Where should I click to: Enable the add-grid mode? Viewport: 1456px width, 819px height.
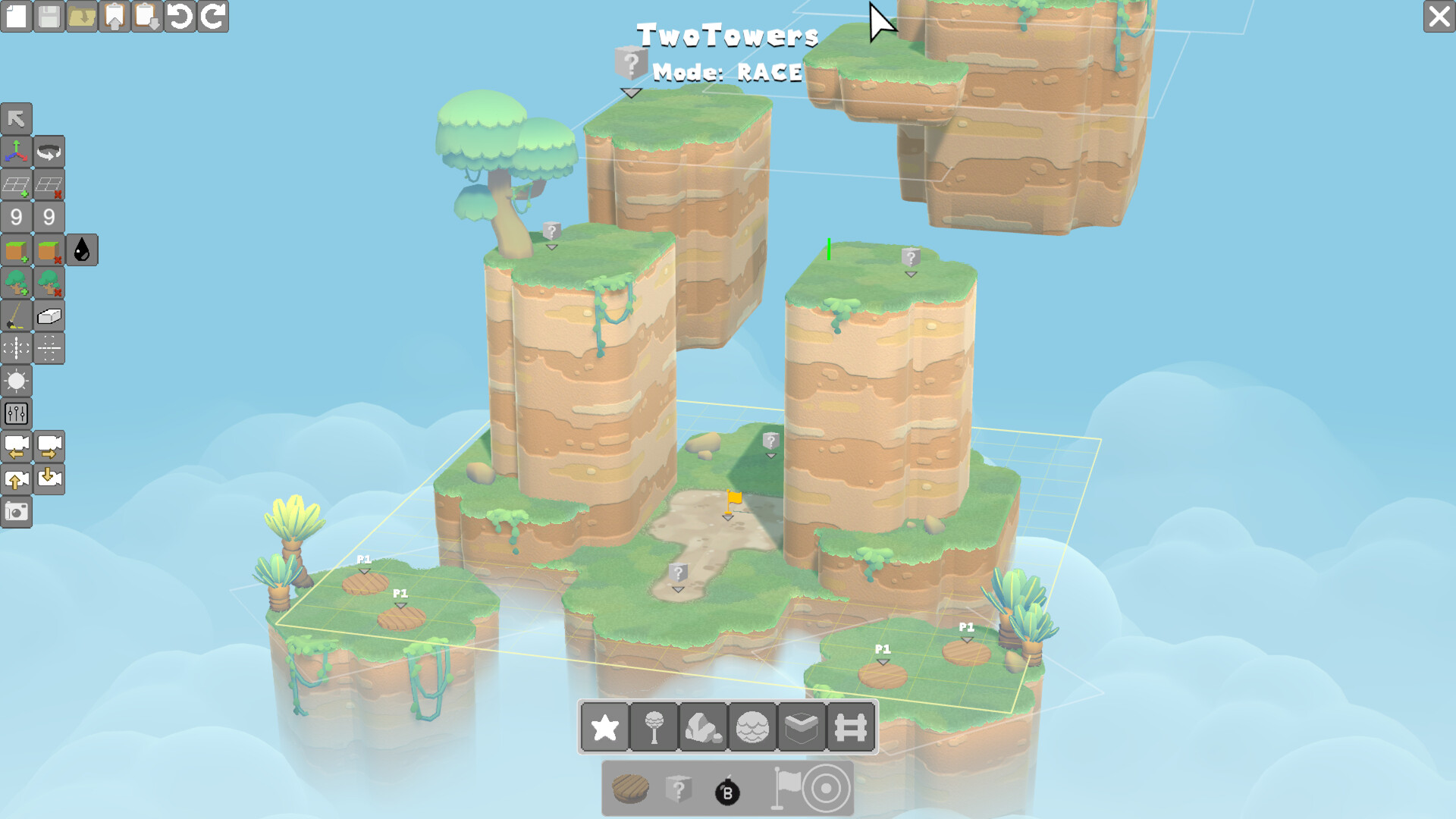17,184
